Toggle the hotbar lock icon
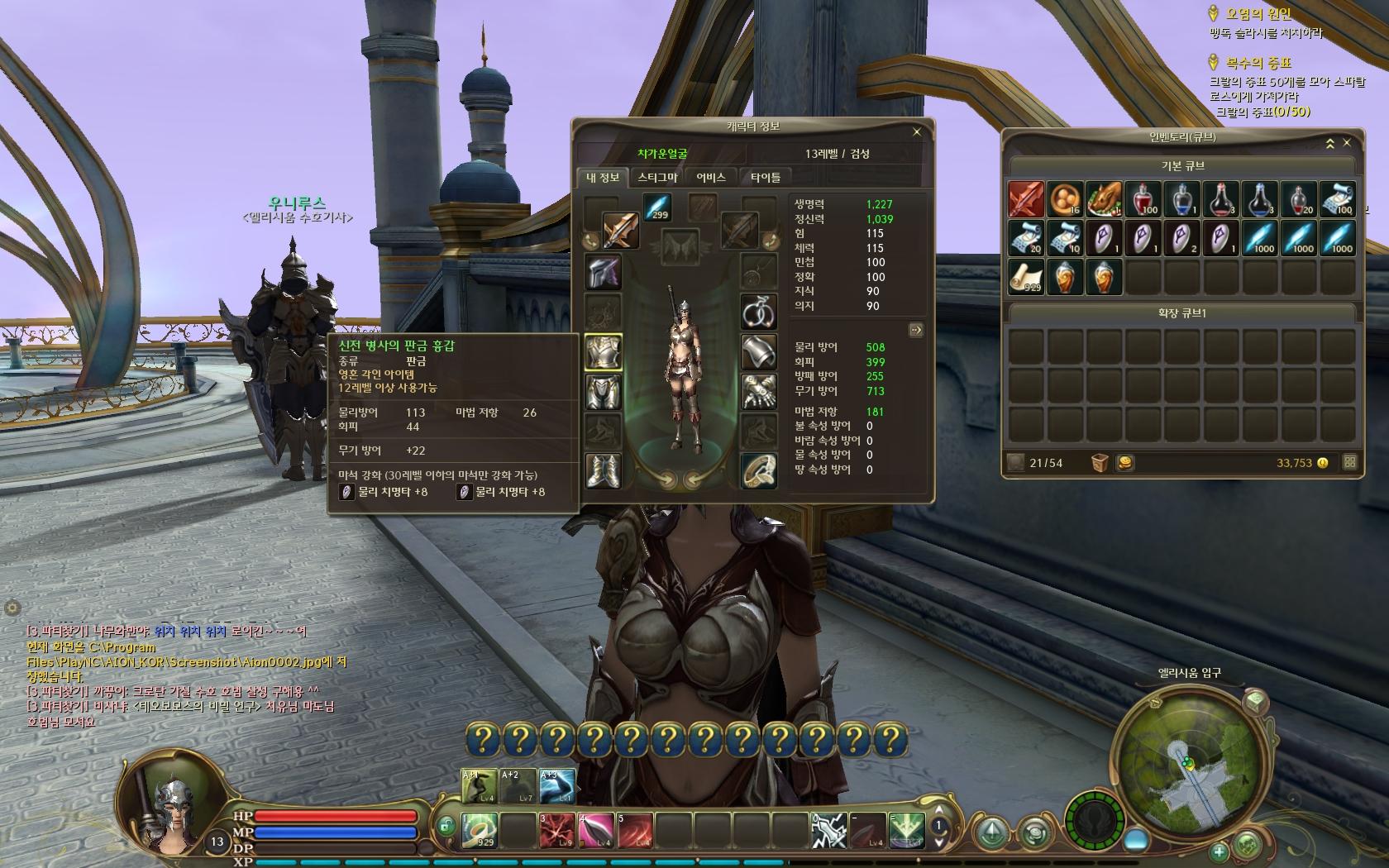Viewport: 1389px width, 868px height. [446, 825]
